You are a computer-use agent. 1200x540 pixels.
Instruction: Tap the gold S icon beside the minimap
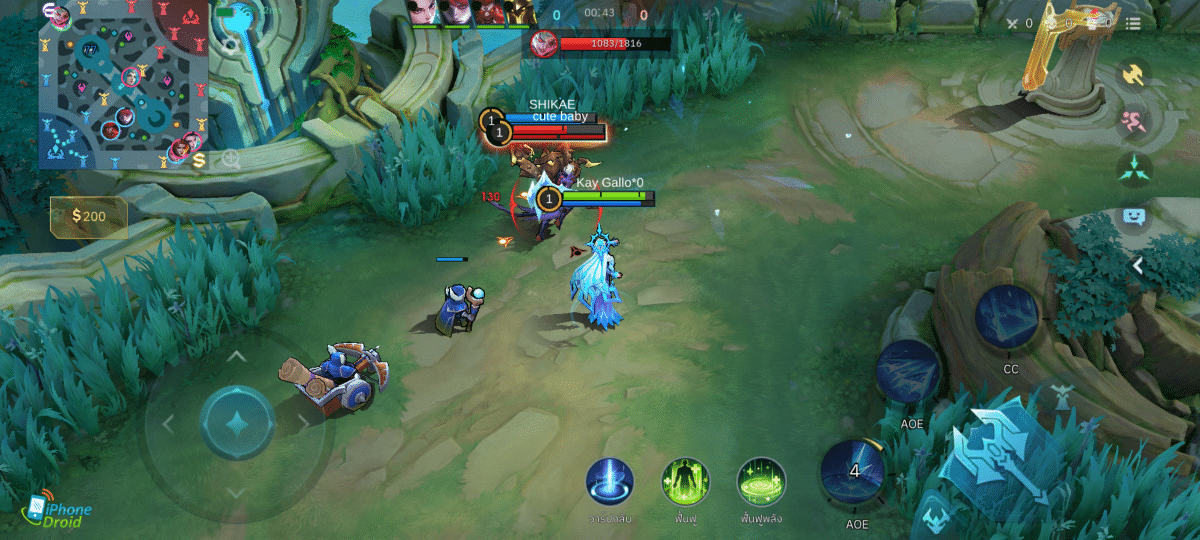(199, 159)
